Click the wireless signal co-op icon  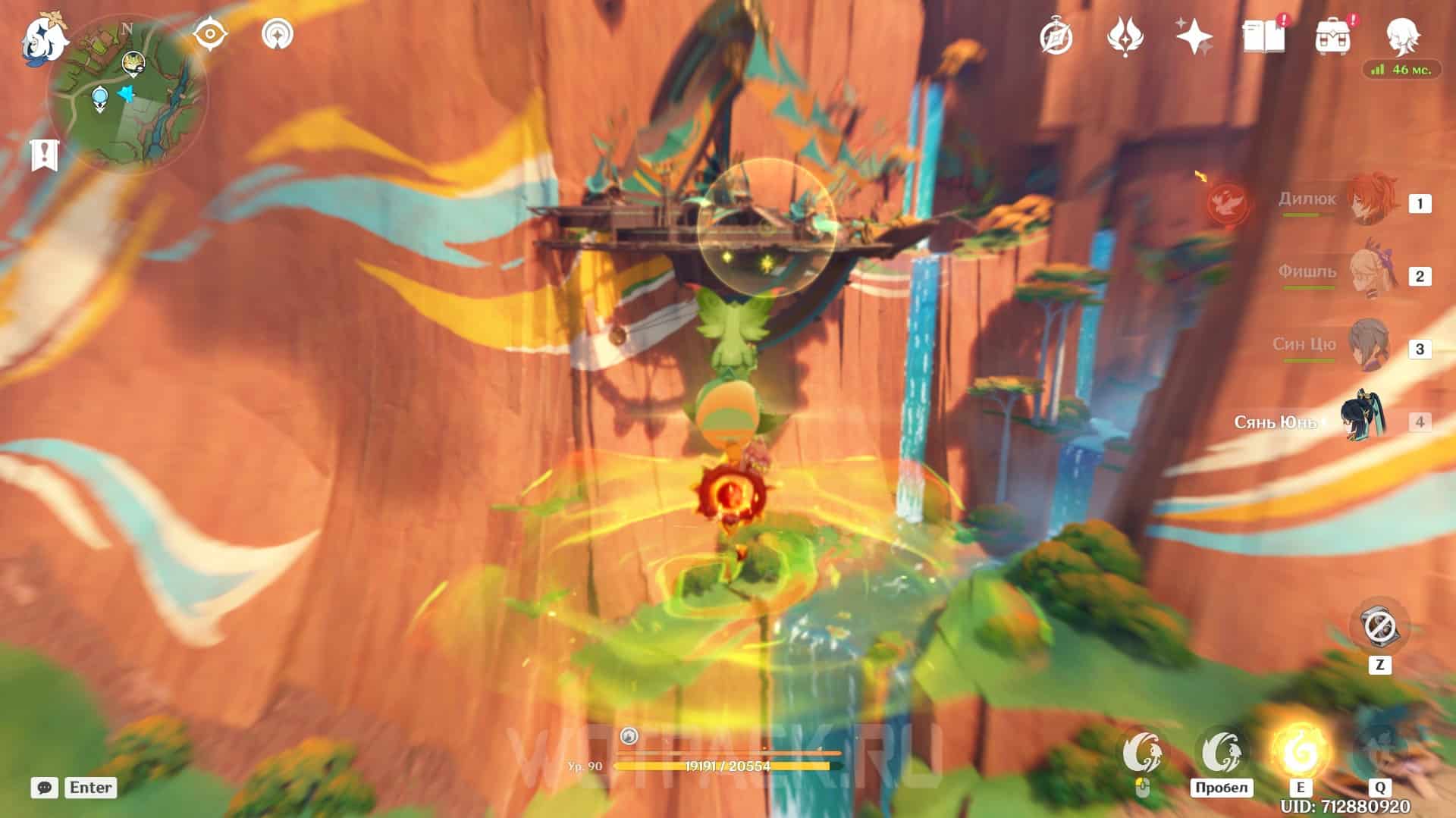pyautogui.click(x=277, y=35)
